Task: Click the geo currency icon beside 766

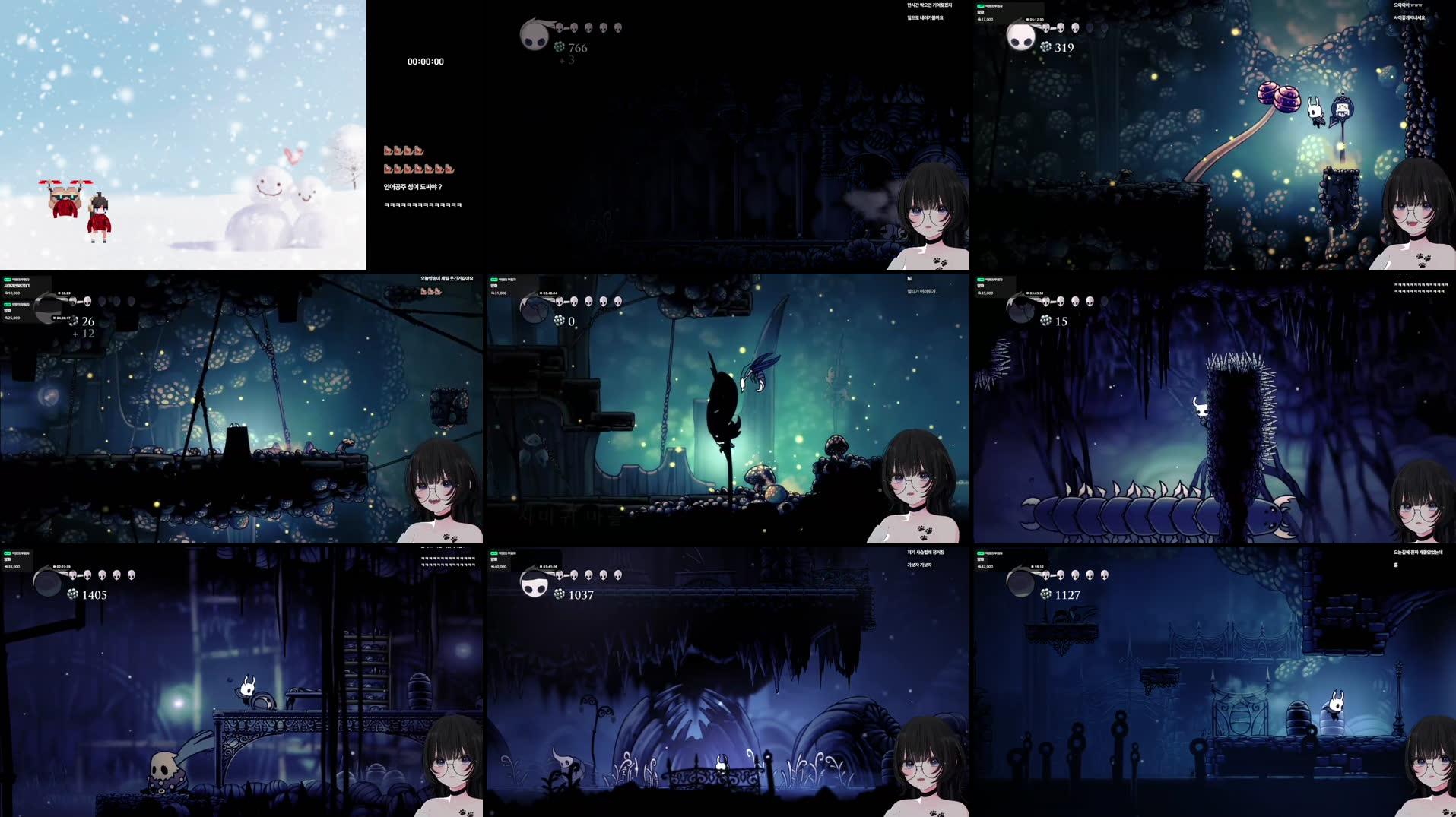Action: (560, 48)
